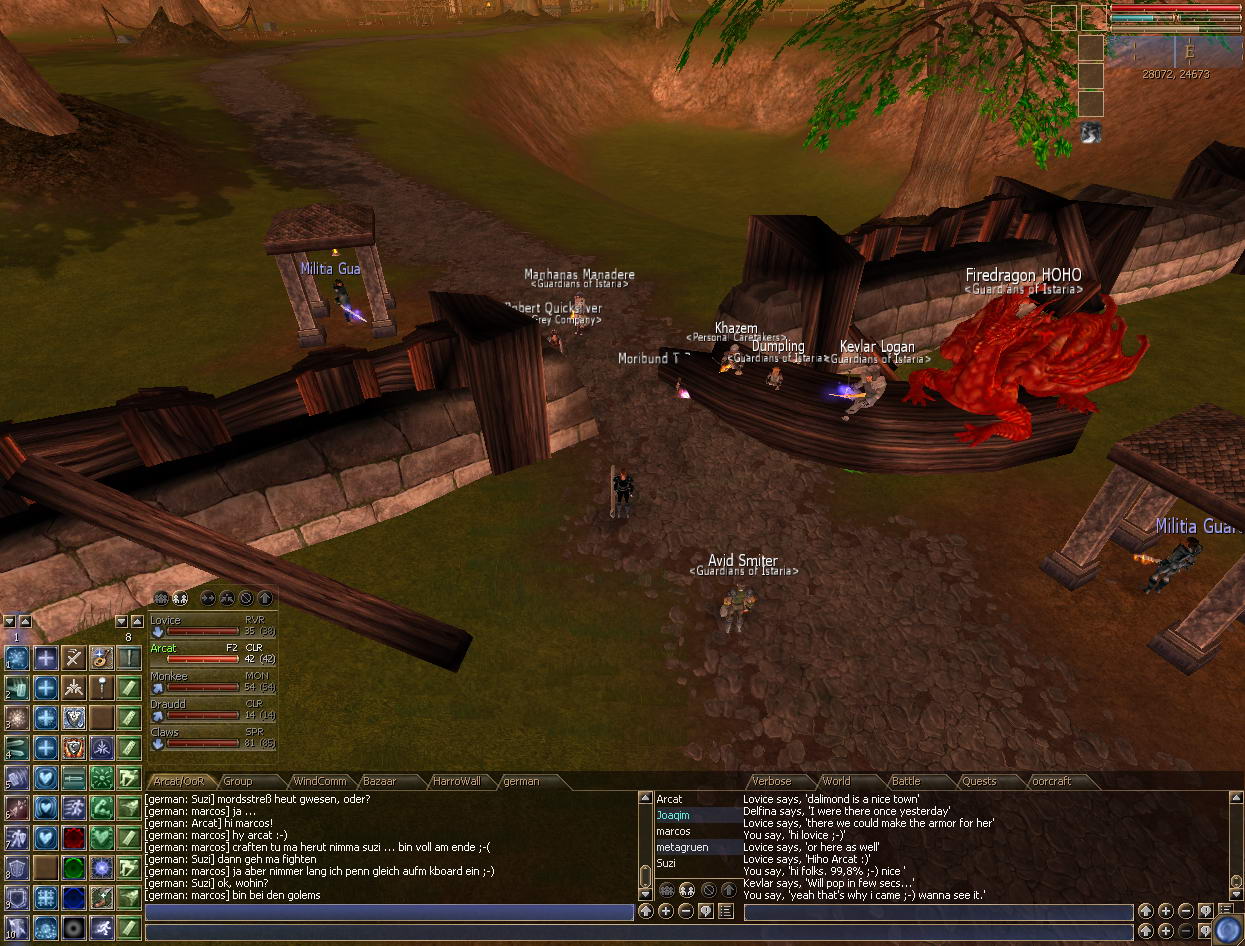Click the glowing blue orb button

[x=1228, y=929]
